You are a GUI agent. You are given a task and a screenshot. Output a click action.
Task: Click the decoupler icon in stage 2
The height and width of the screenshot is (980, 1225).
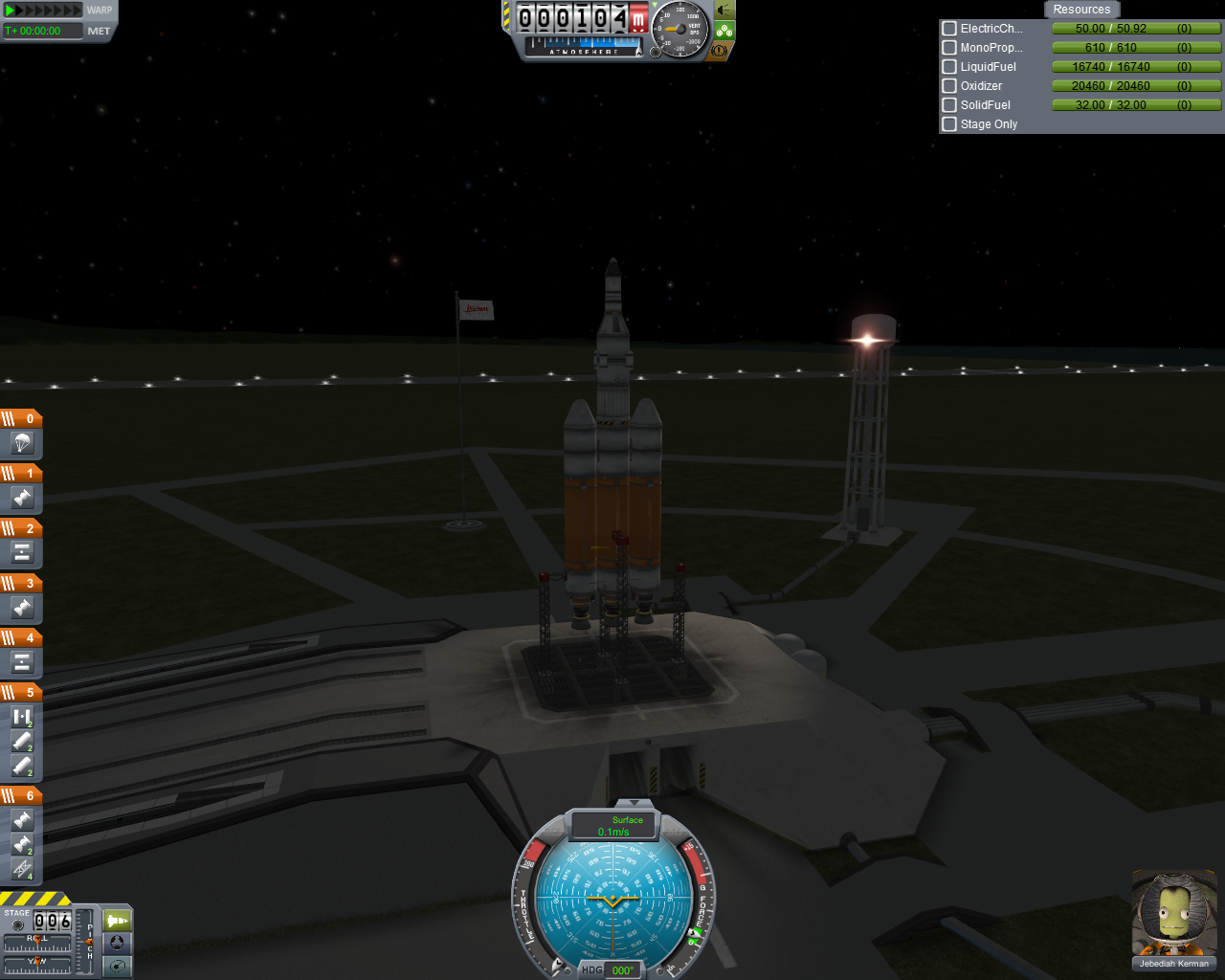(x=22, y=552)
